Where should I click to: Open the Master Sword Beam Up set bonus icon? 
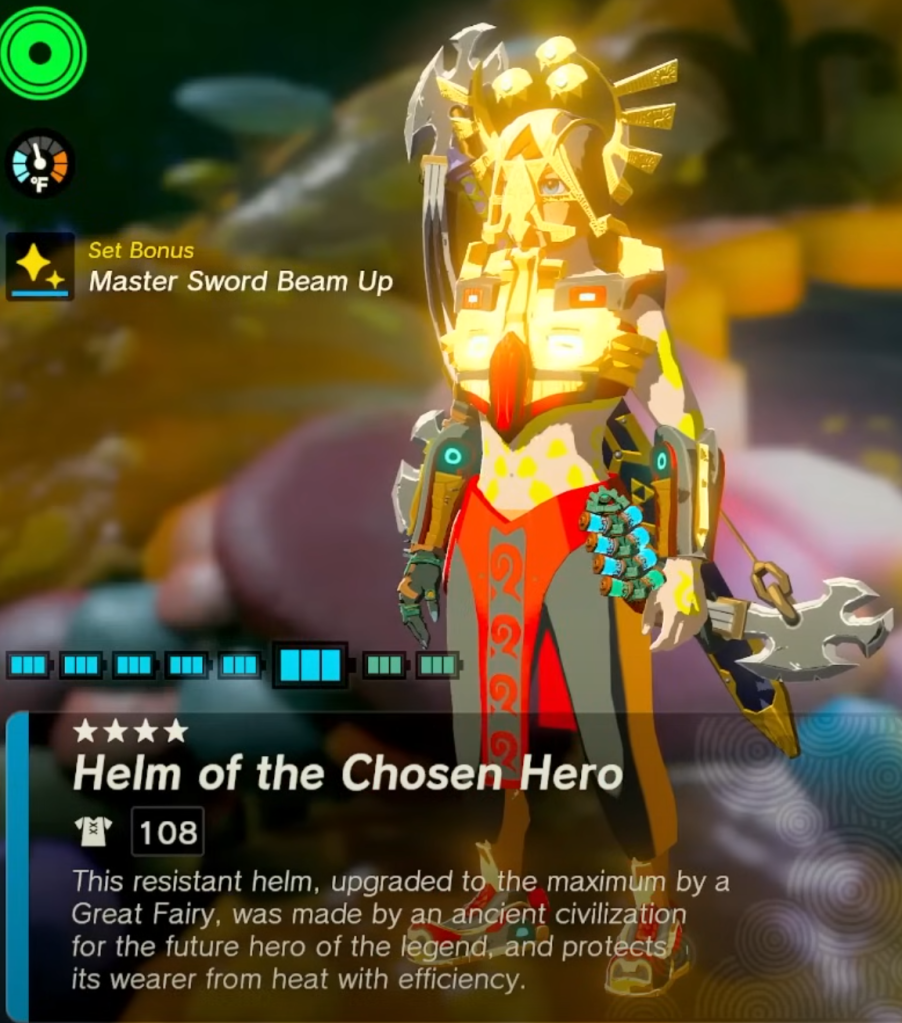pos(40,266)
